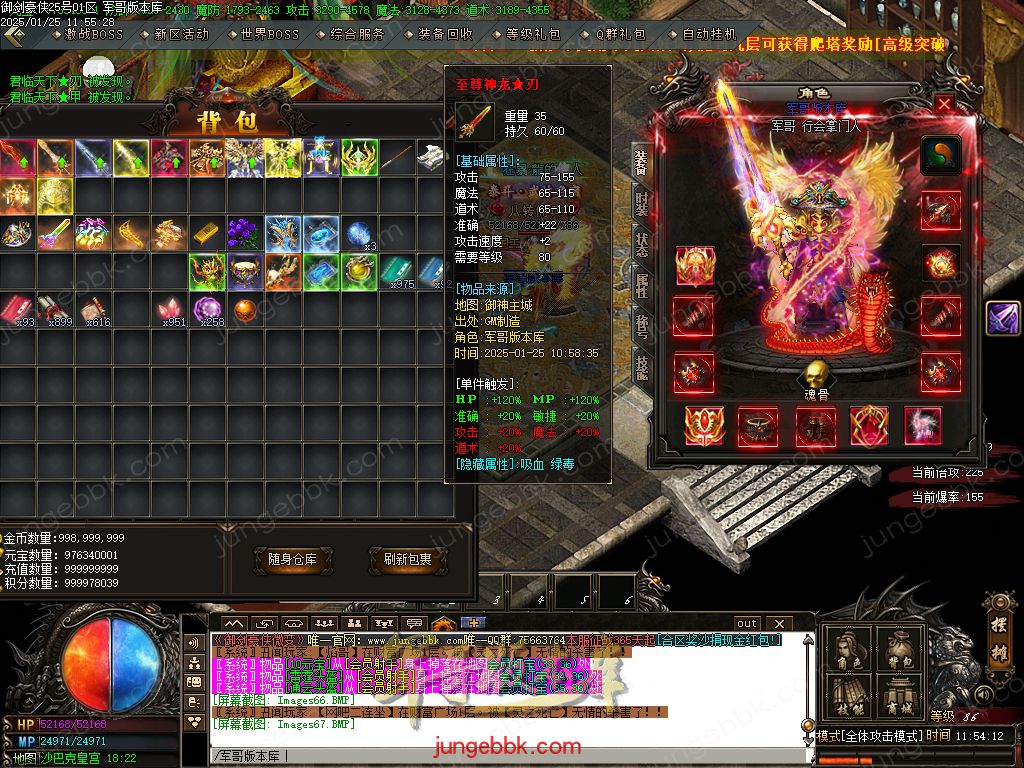The image size is (1024, 768).
Task: Open the 随身仓库 portable warehouse
Action: click(292, 560)
